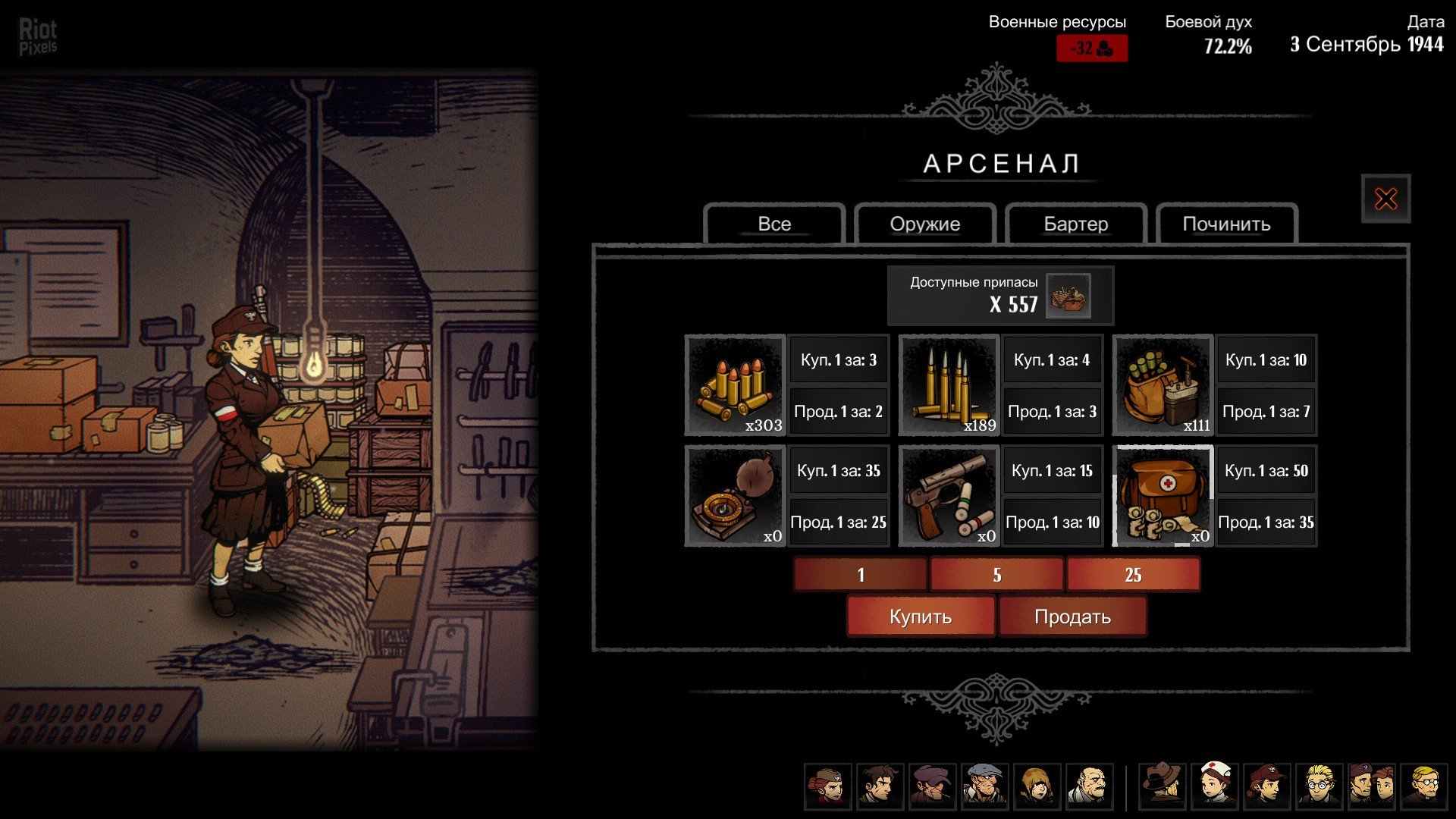This screenshot has height=819, width=1456.
Task: Click the 'Купить' buy button
Action: [920, 617]
